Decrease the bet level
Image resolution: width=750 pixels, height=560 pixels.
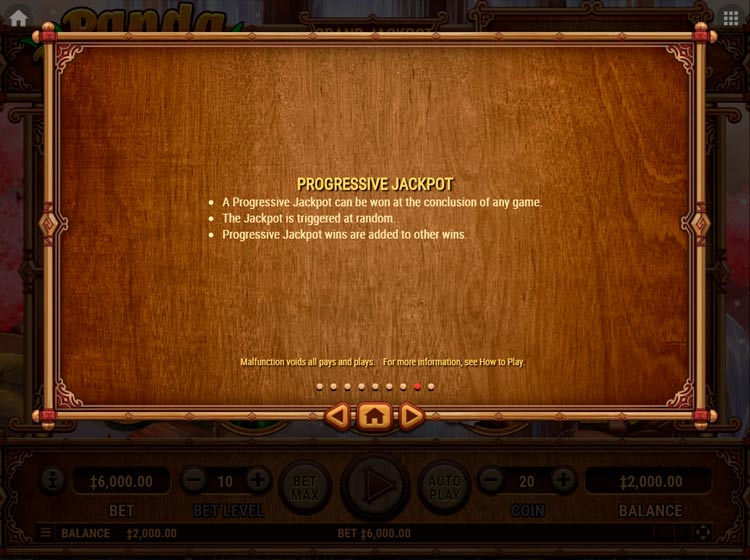point(194,481)
